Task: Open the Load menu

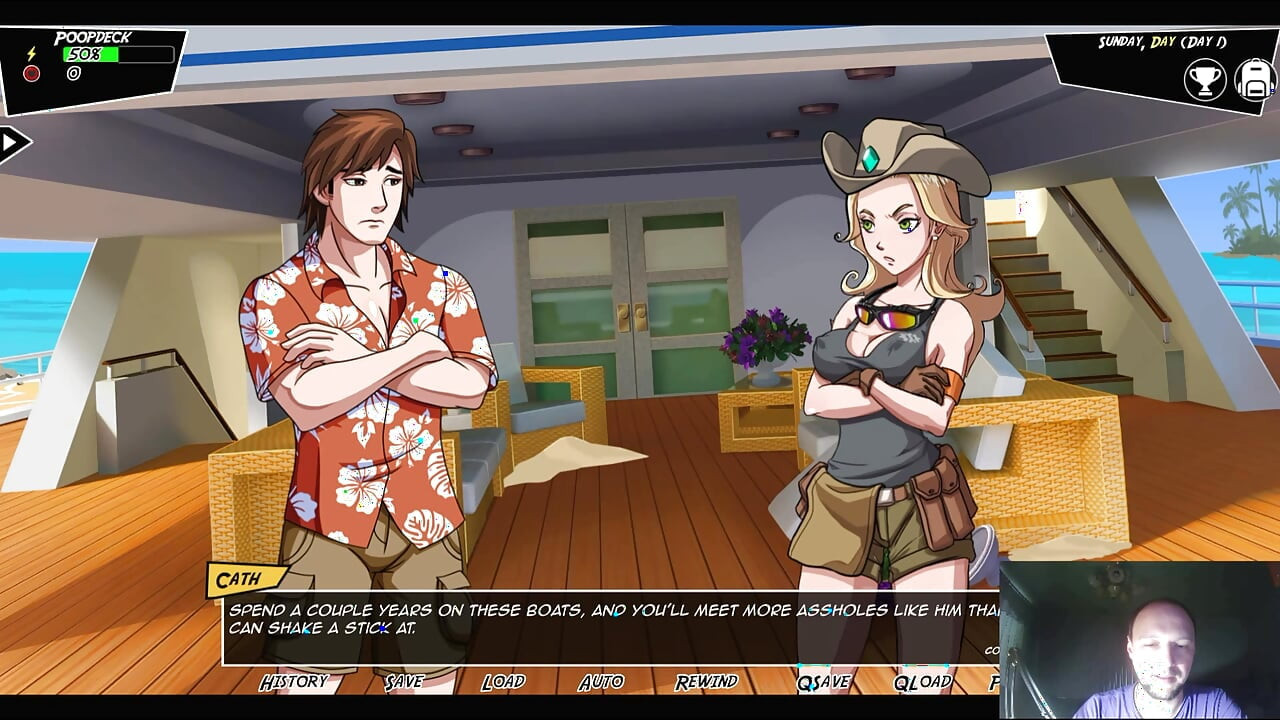Action: coord(503,682)
